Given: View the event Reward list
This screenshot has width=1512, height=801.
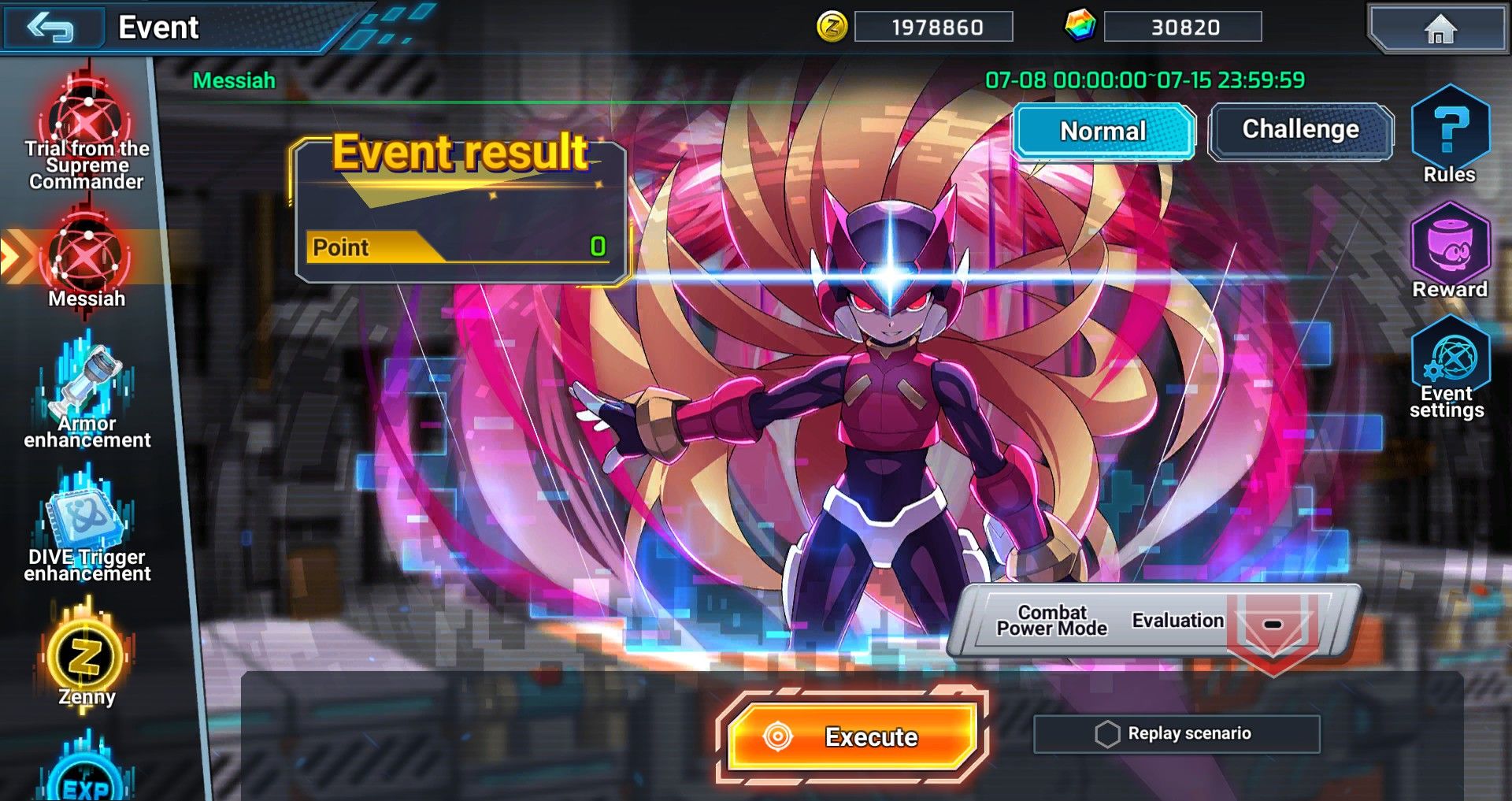Looking at the screenshot, I should click(x=1450, y=250).
